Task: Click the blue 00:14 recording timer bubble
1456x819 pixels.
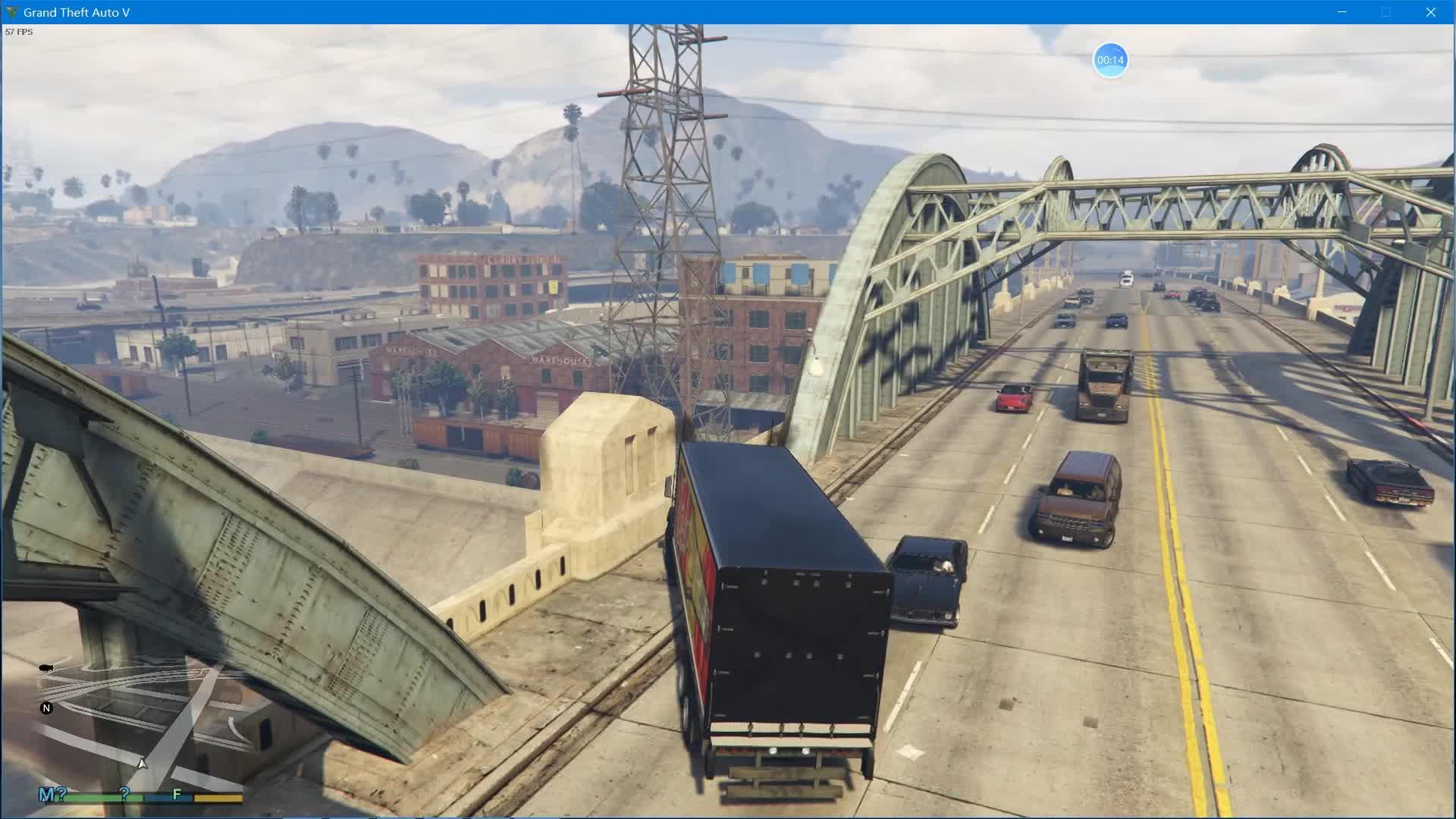Action: (1110, 59)
